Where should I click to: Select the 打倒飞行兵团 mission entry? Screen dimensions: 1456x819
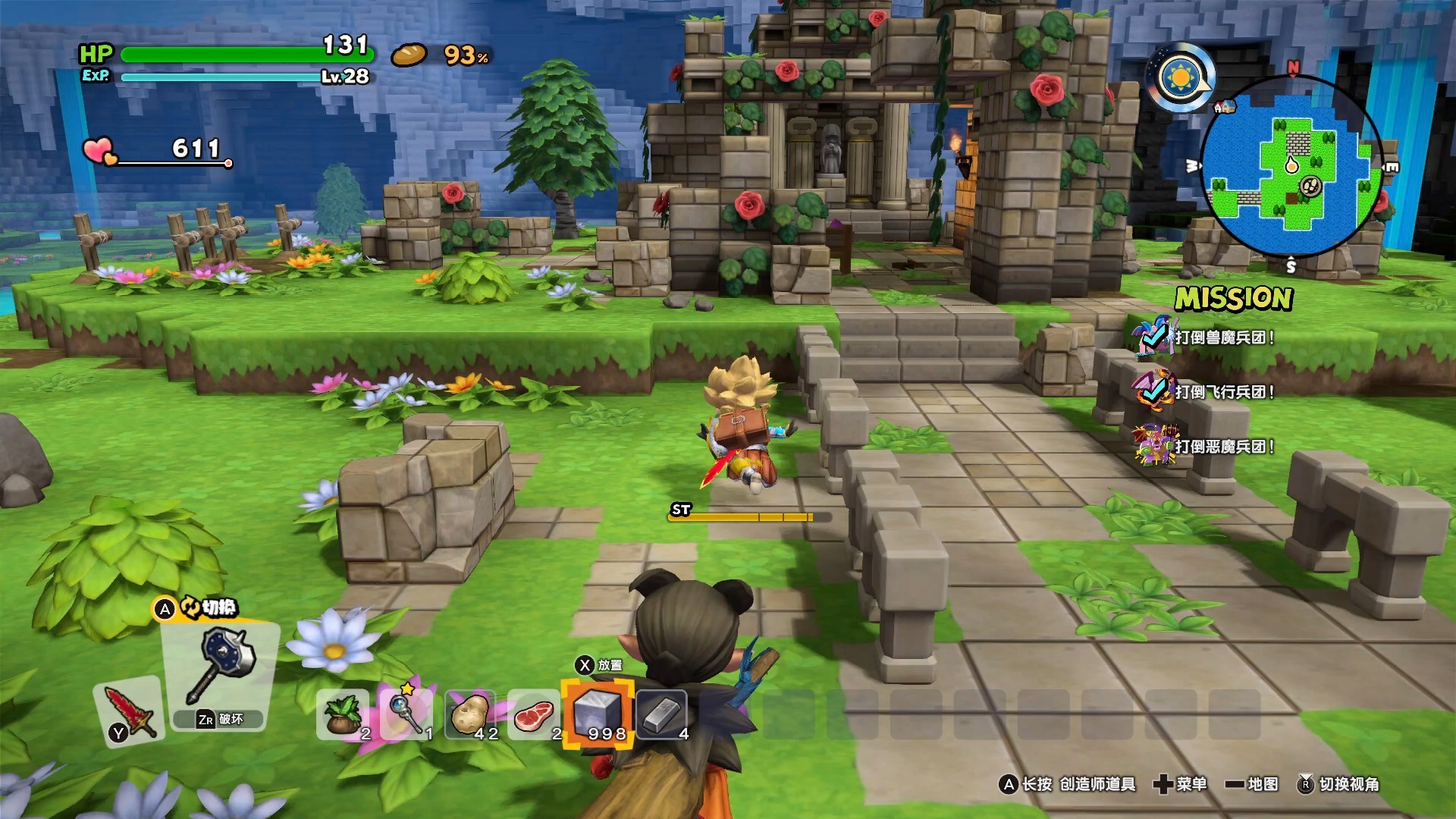[x=1224, y=392]
